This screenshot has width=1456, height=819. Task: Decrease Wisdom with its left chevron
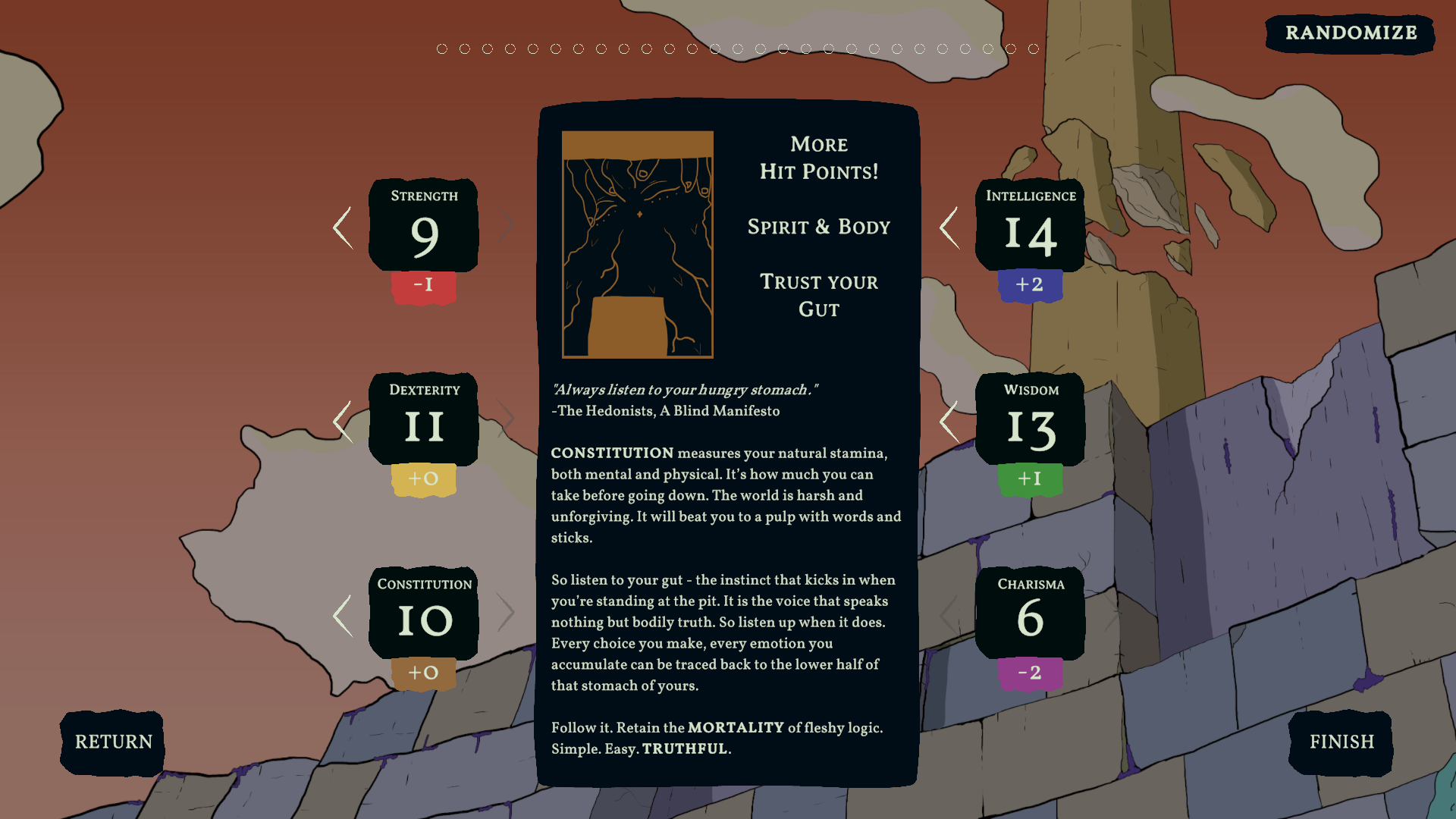pos(949,421)
